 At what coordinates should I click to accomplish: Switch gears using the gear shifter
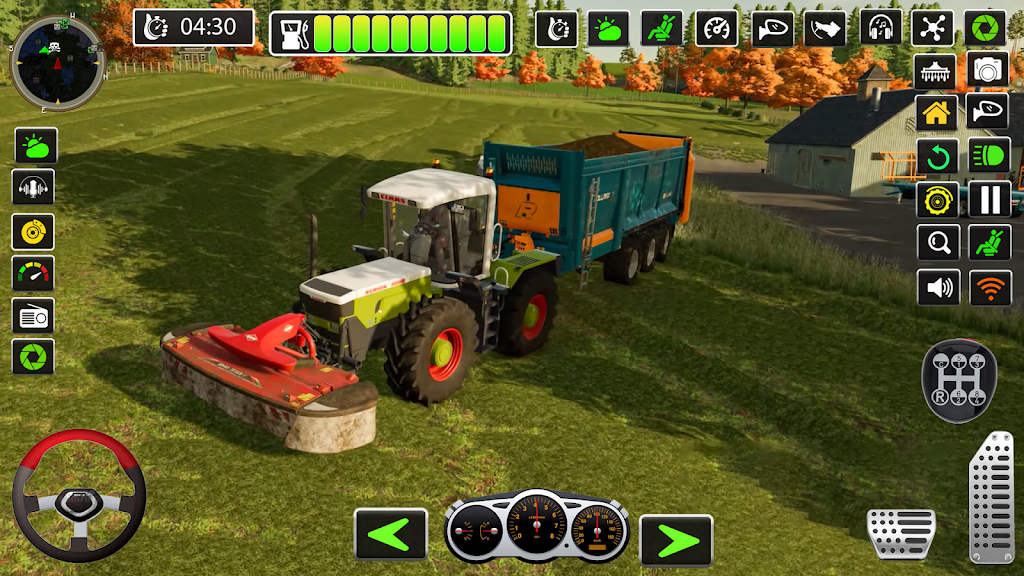pos(959,381)
